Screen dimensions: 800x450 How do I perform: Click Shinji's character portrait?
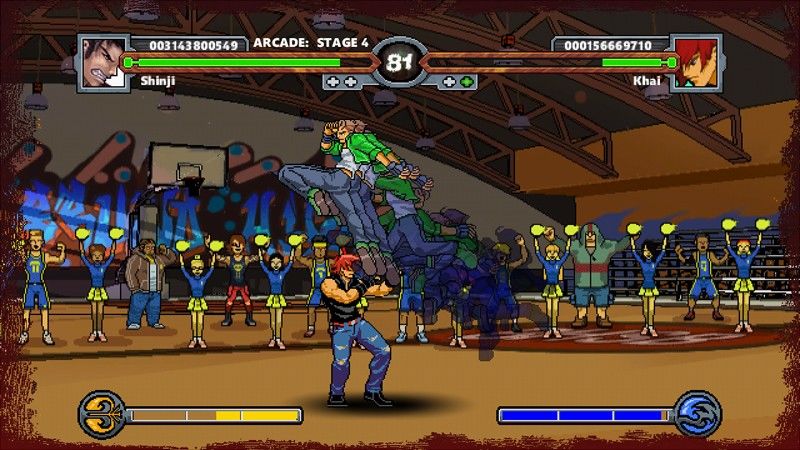(103, 62)
